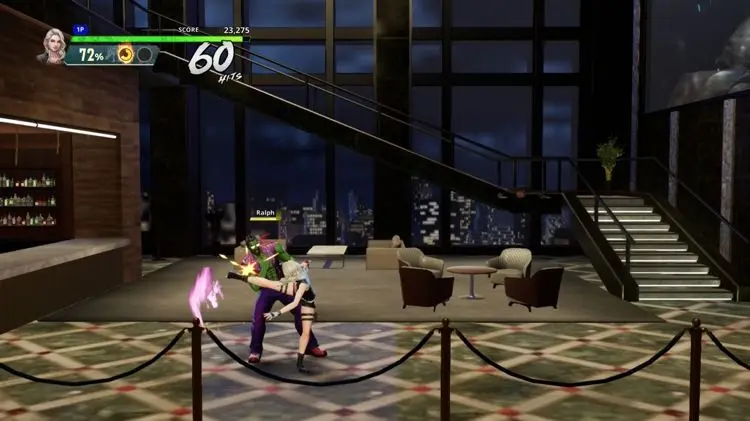Click the blonde player character portrait

pyautogui.click(x=52, y=46)
